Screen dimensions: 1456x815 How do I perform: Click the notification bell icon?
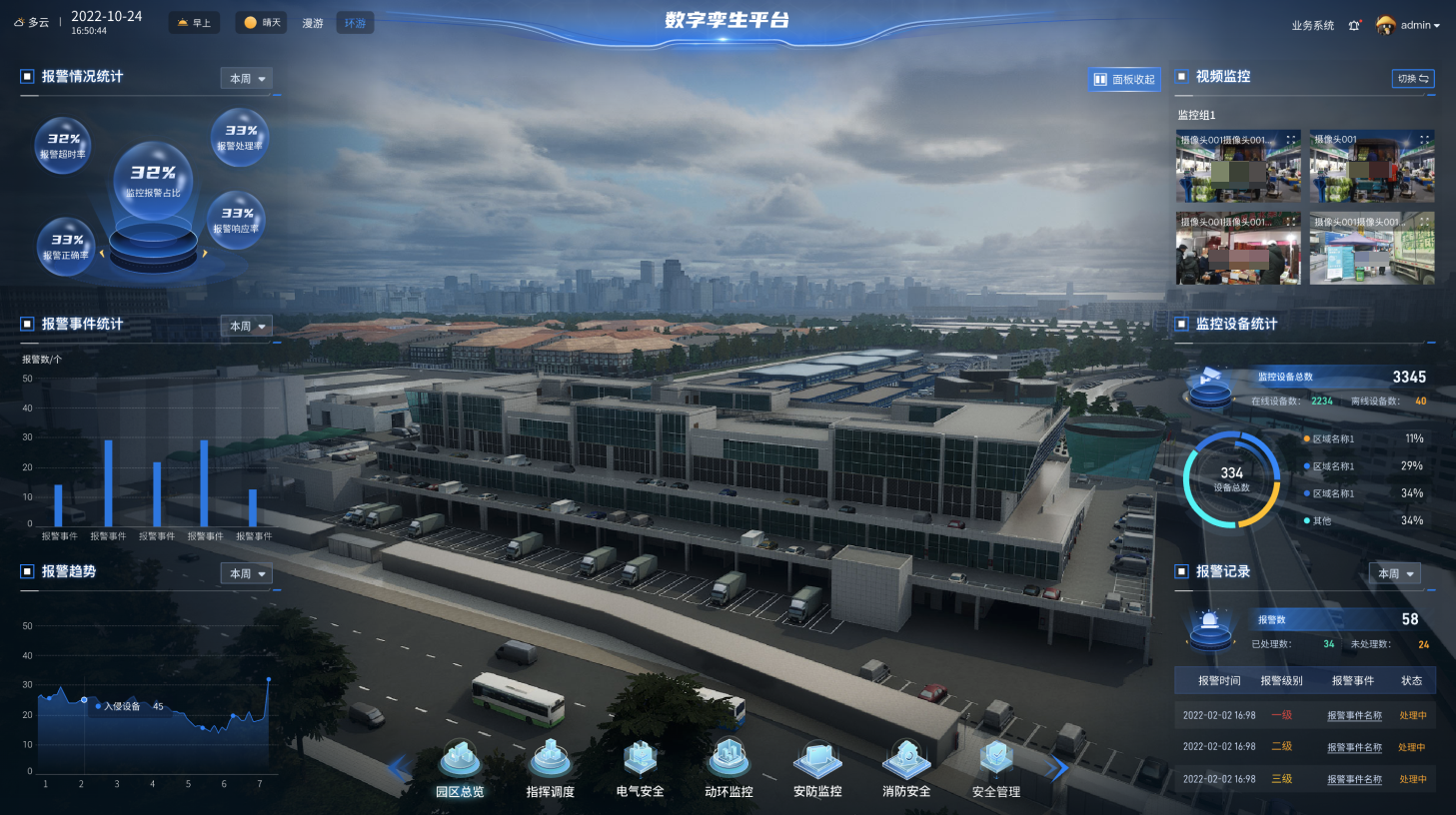[x=1354, y=25]
